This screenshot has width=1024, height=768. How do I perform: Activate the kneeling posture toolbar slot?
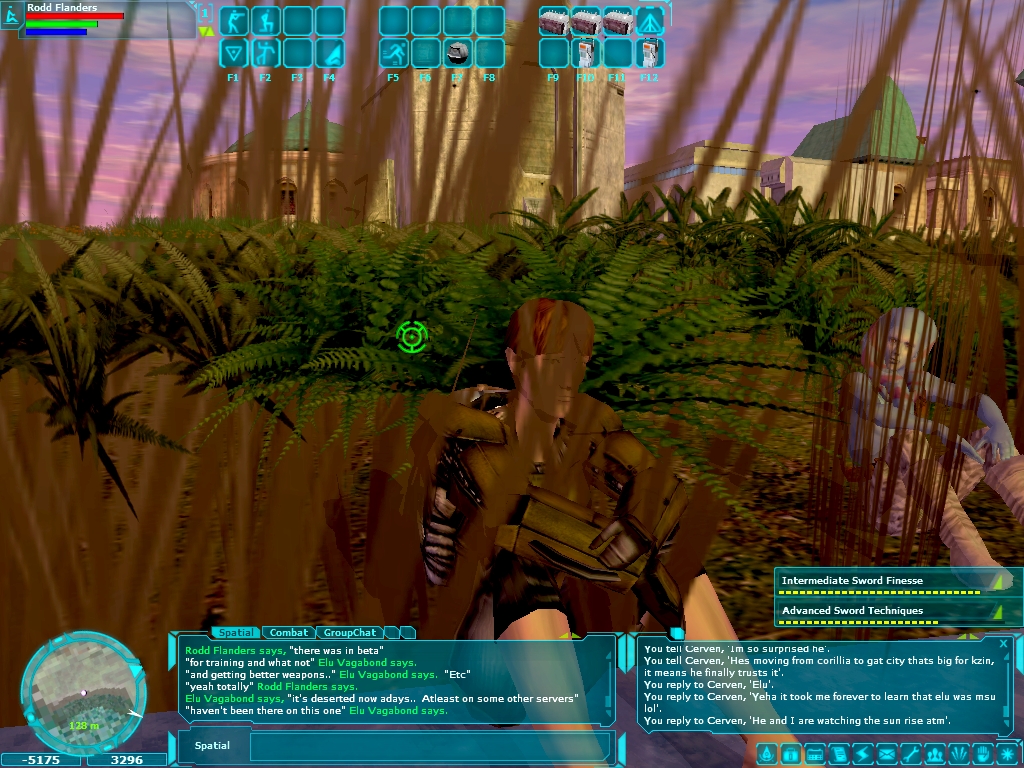[266, 21]
